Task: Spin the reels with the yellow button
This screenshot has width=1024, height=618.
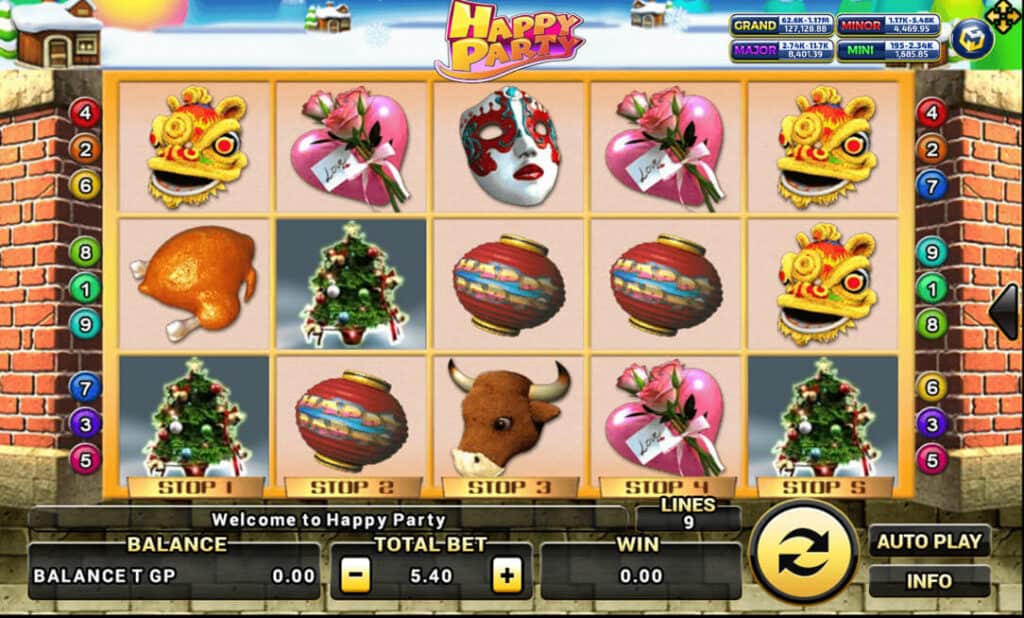Action: 803,552
